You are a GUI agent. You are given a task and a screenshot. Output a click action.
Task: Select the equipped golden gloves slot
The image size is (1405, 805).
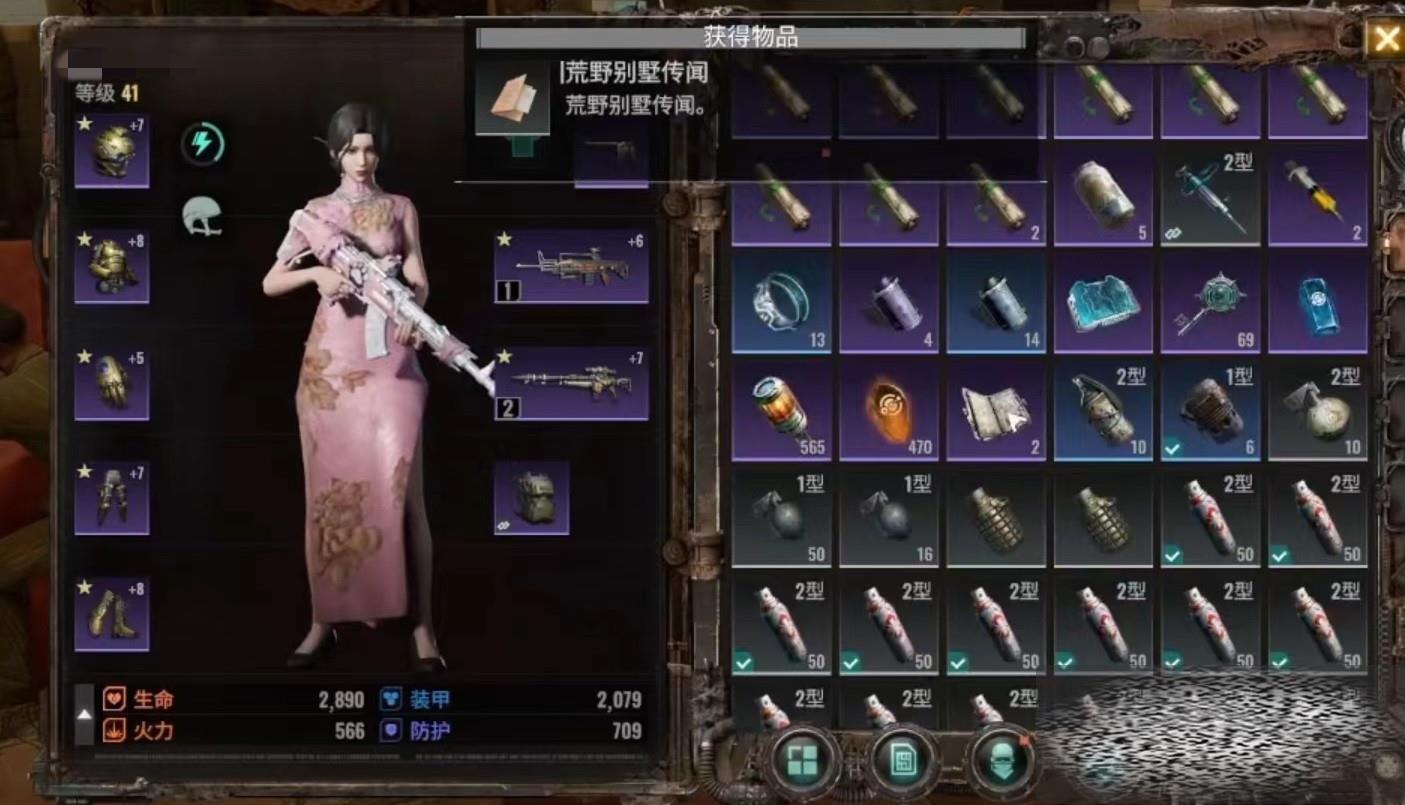tap(112, 383)
